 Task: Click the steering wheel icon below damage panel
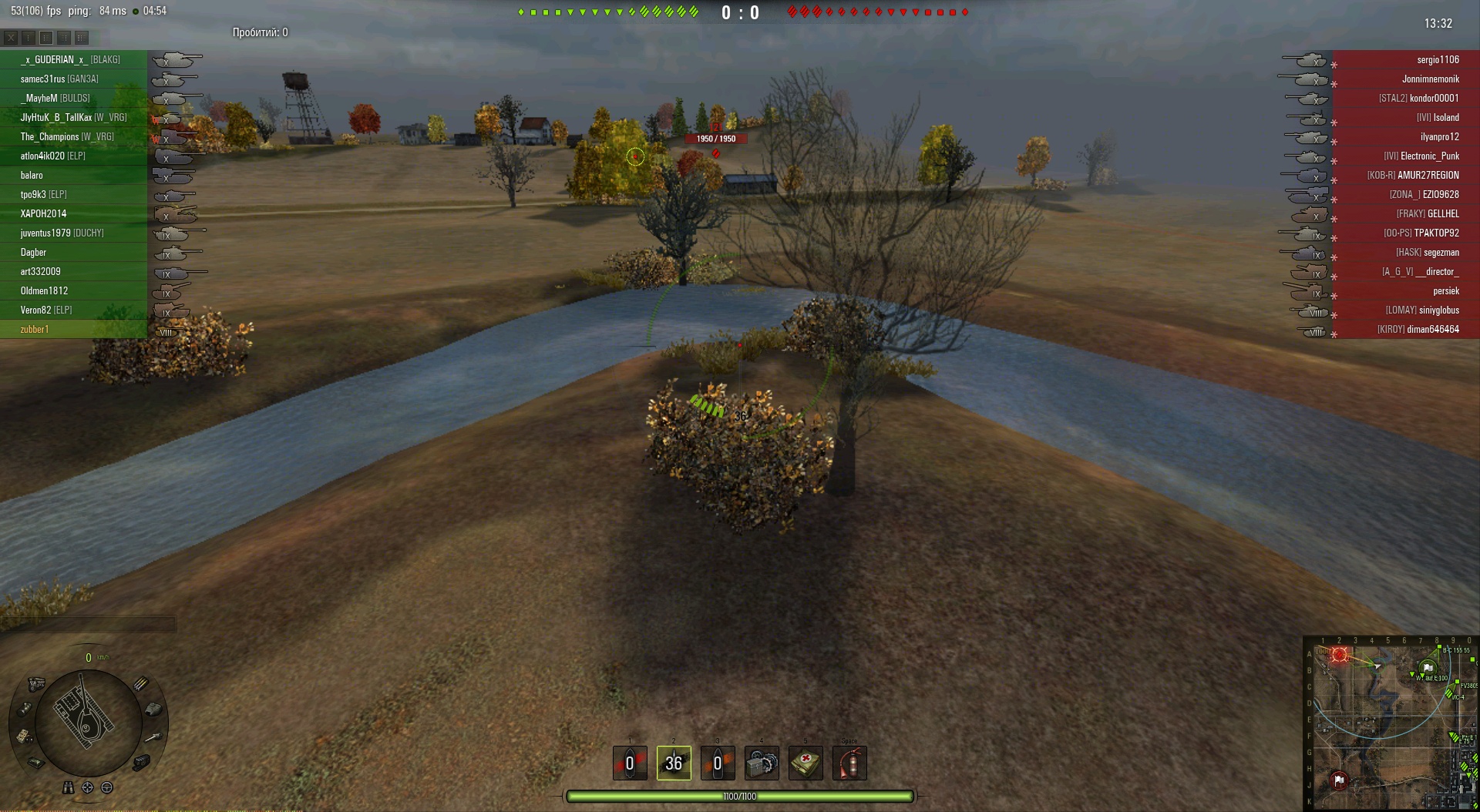[x=107, y=787]
